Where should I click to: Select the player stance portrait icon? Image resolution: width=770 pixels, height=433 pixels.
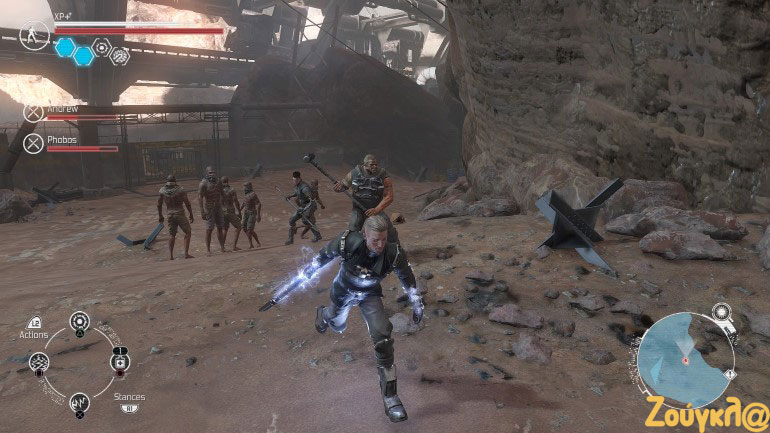point(33,33)
